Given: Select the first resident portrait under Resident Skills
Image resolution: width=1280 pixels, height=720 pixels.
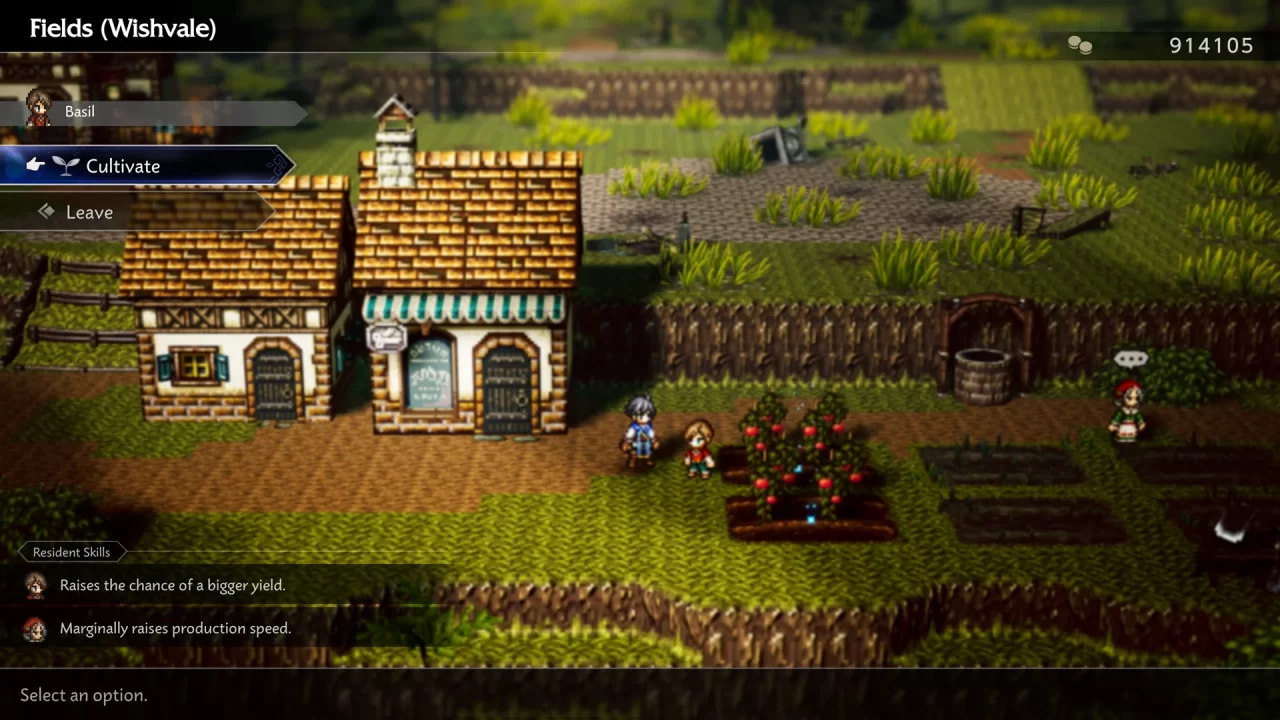Looking at the screenshot, I should (x=36, y=586).
